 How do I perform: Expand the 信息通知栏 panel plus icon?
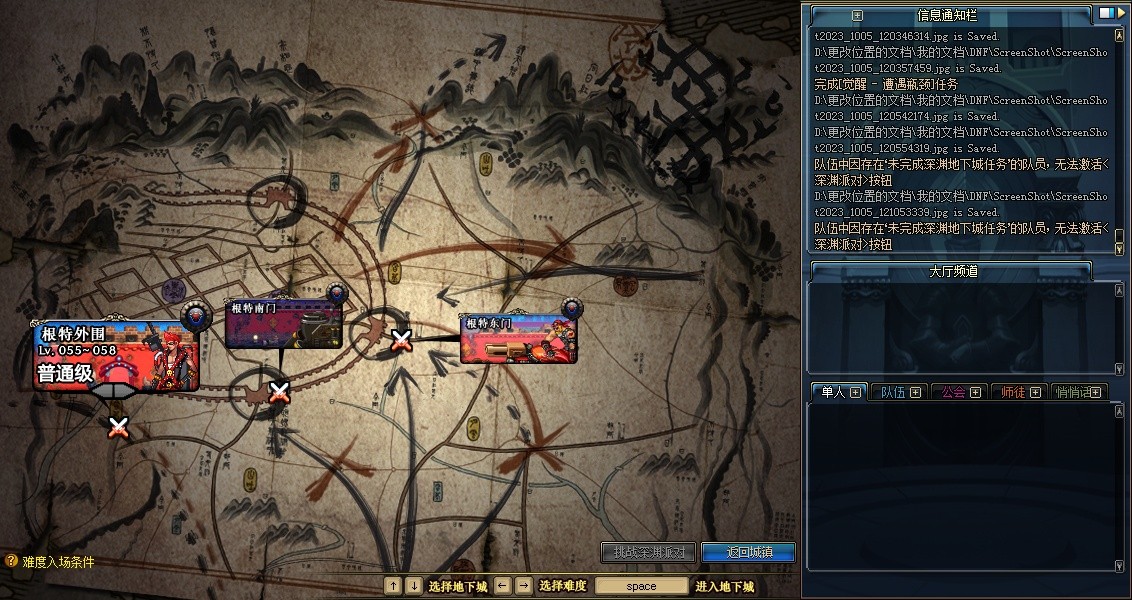(856, 15)
